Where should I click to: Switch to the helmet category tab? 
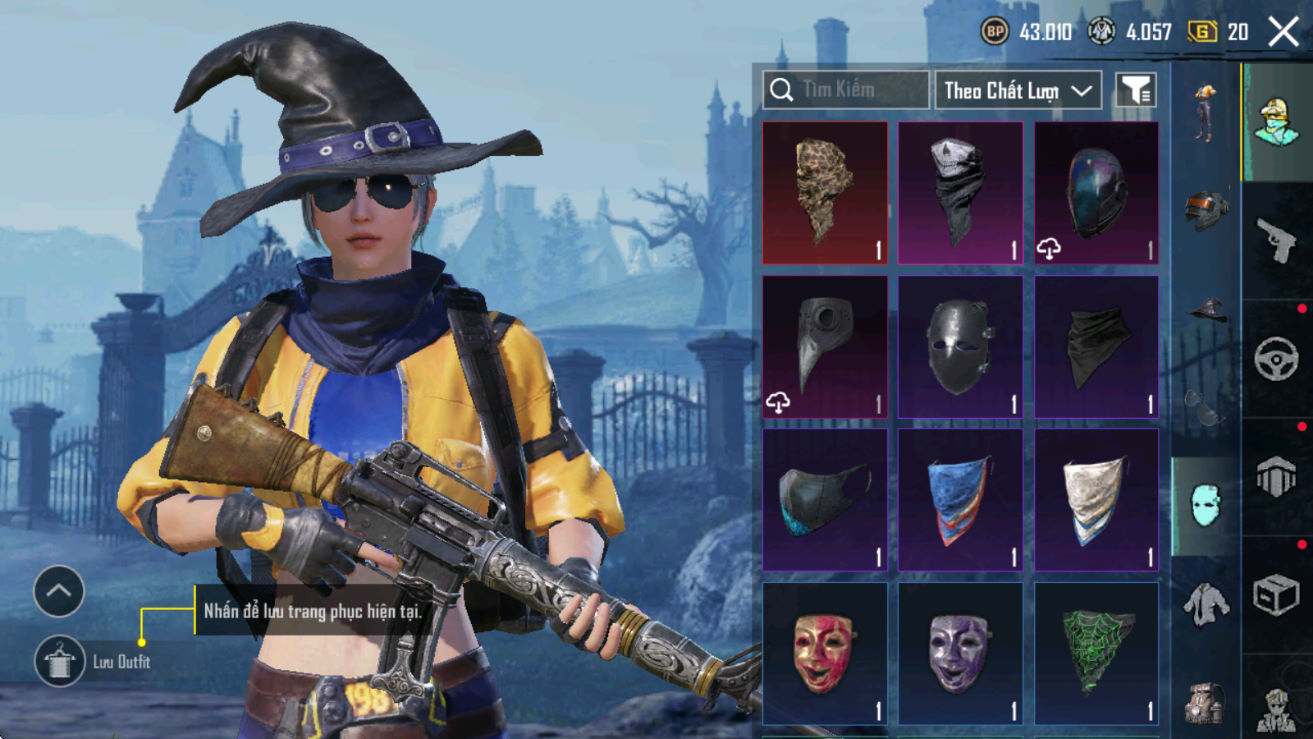[1206, 208]
